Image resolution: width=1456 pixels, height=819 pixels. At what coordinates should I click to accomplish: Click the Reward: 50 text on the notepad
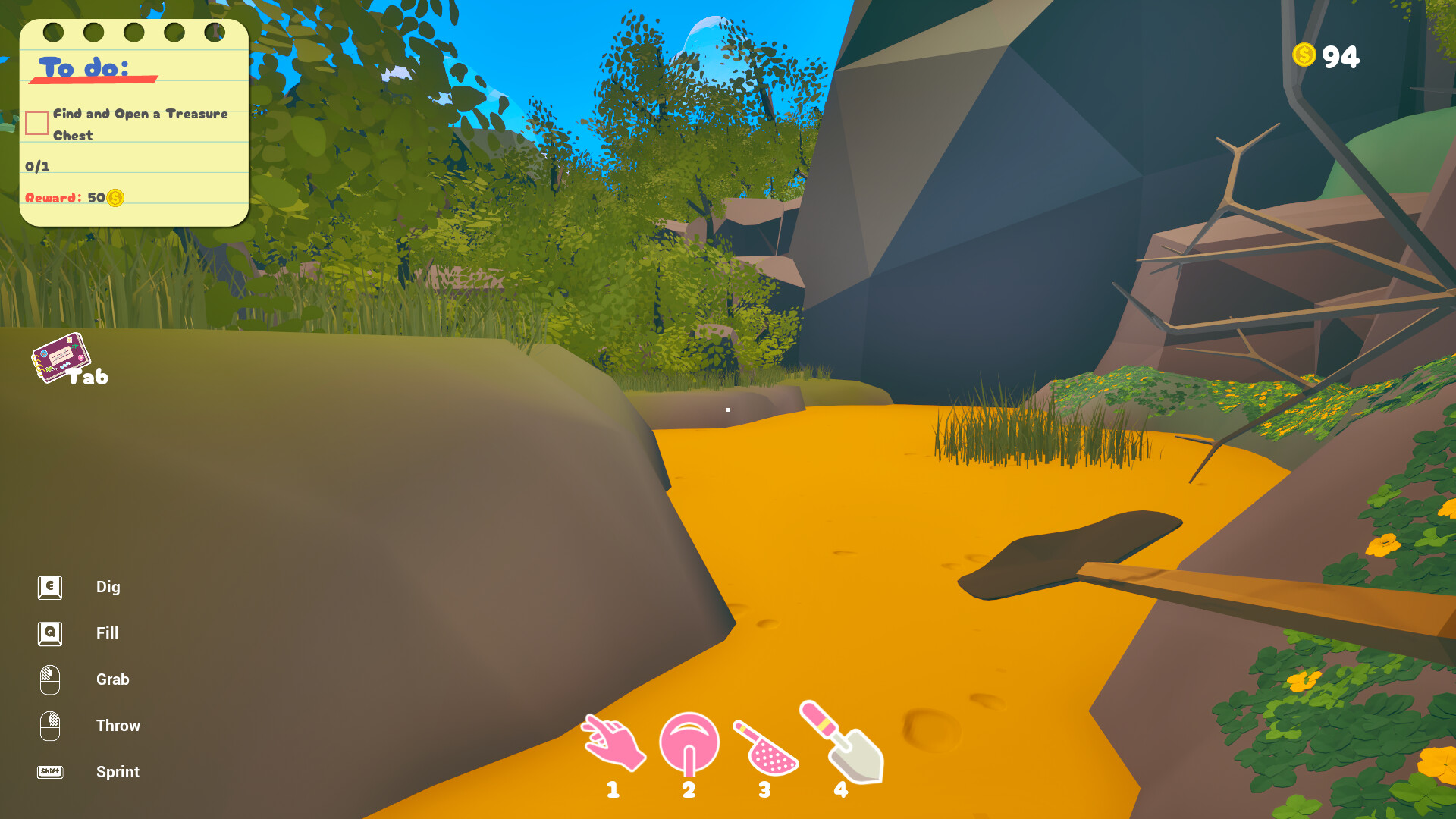pyautogui.click(x=64, y=199)
